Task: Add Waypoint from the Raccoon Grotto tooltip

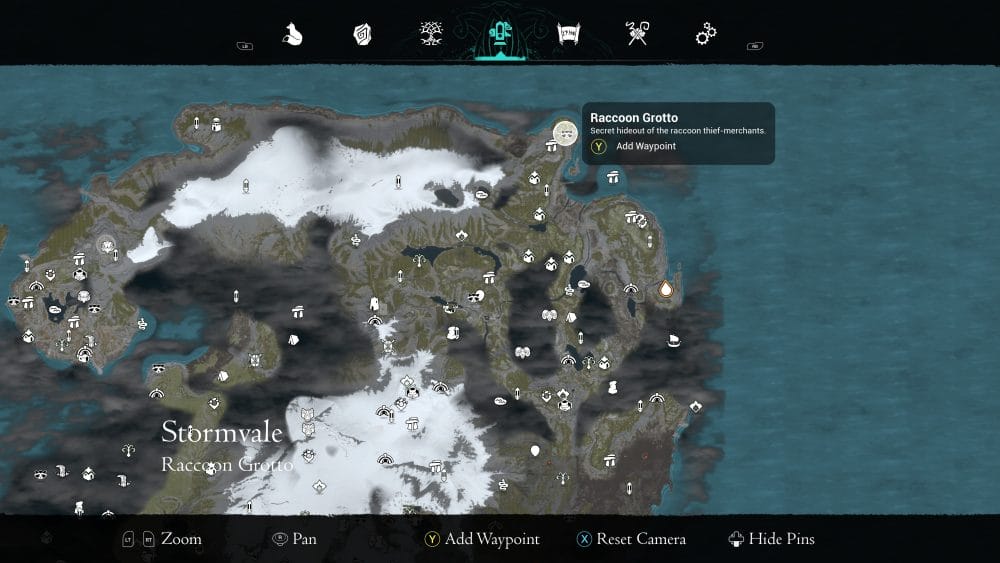Action: point(645,146)
